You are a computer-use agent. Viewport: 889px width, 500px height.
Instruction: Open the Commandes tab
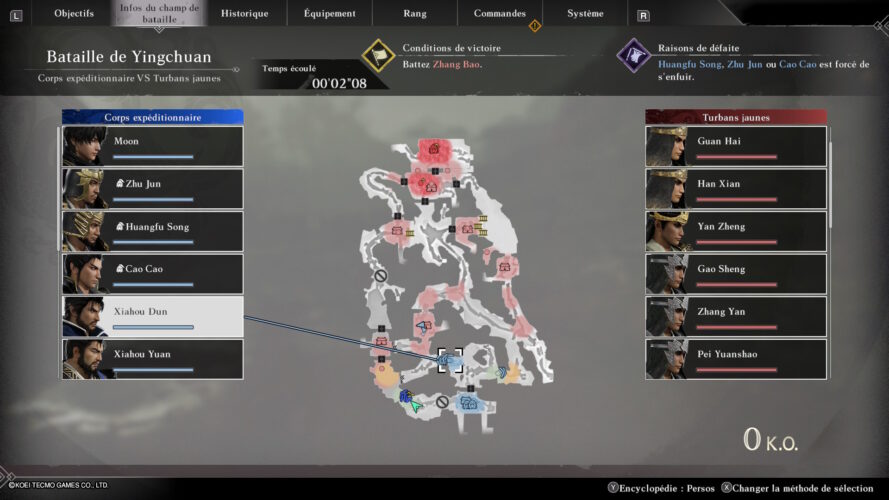coord(500,14)
